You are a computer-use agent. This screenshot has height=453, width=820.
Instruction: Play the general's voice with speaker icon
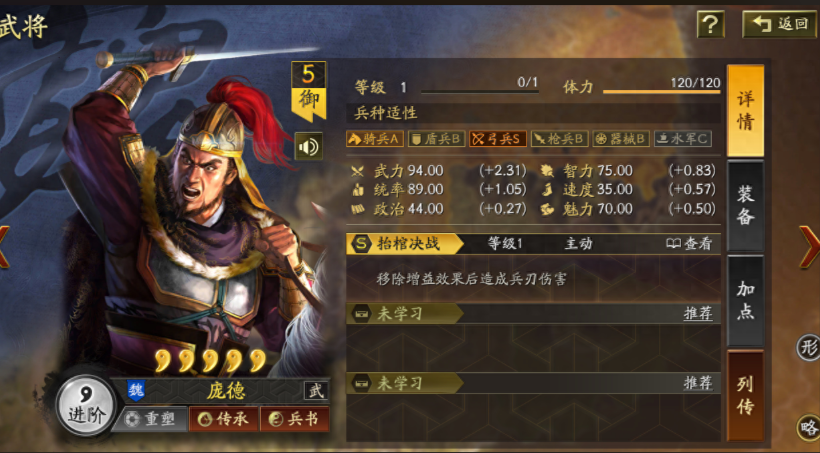308,147
